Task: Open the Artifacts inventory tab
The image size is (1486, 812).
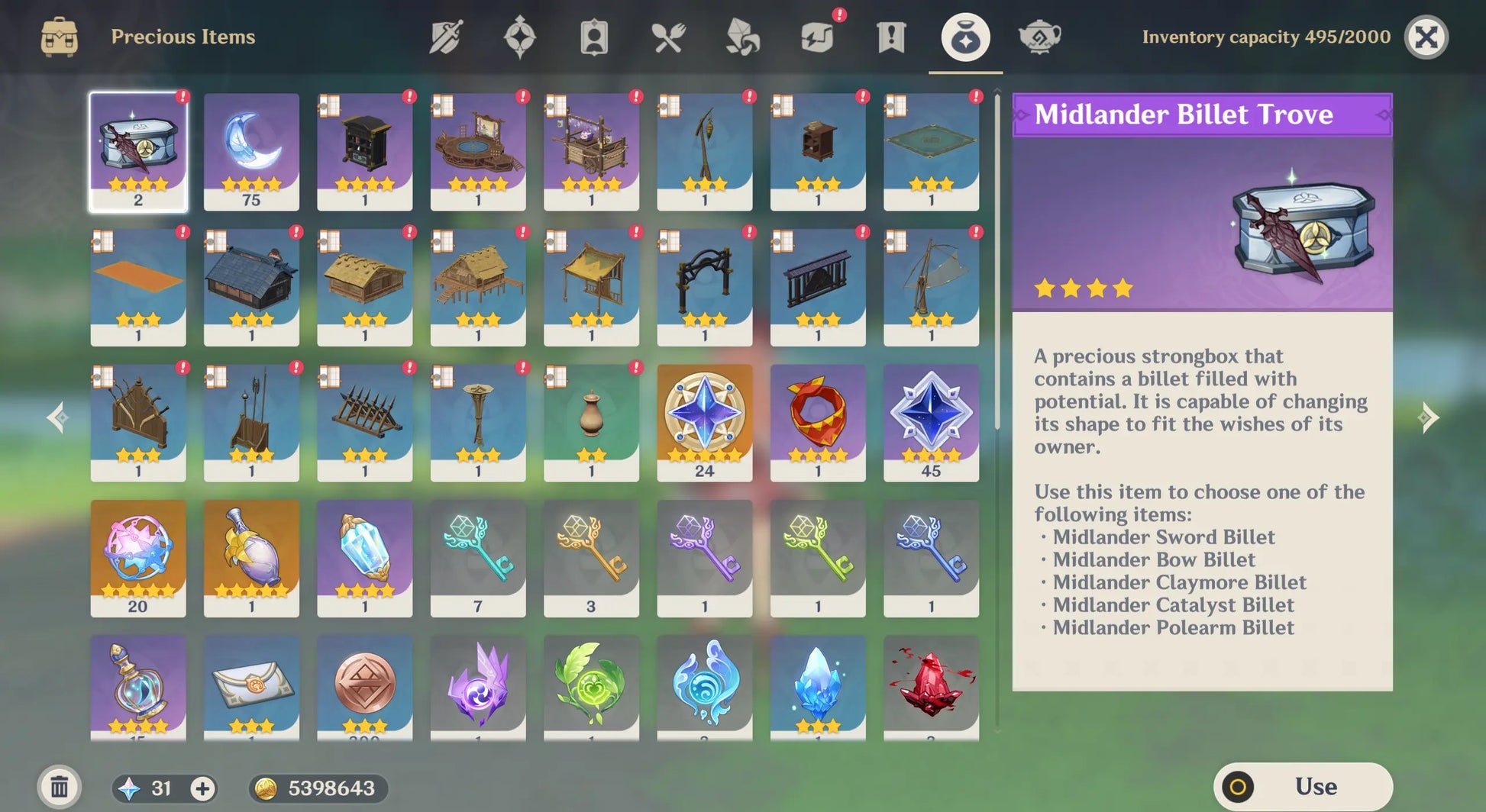Action: [x=519, y=37]
